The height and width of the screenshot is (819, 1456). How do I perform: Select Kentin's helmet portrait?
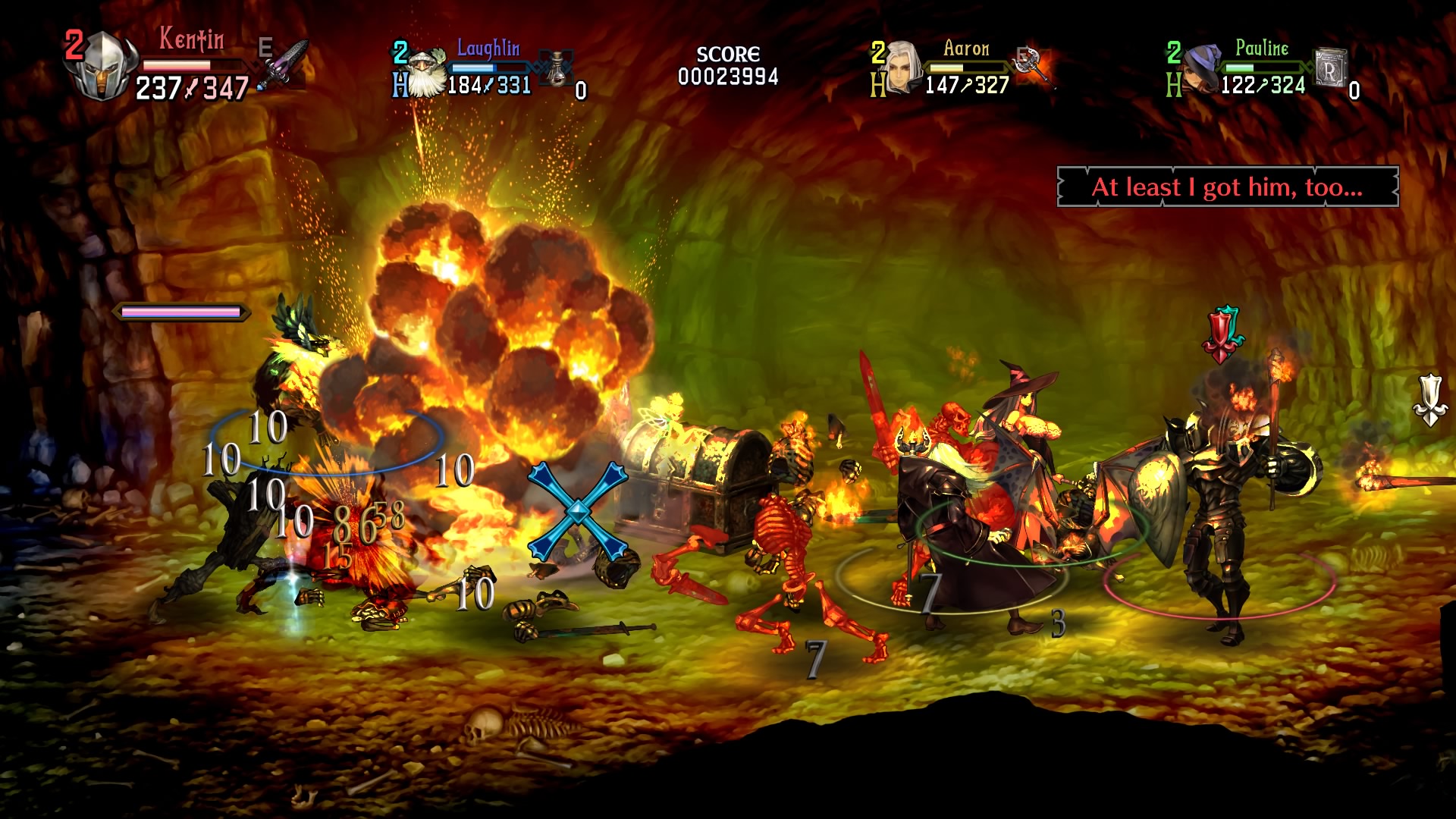(x=101, y=68)
